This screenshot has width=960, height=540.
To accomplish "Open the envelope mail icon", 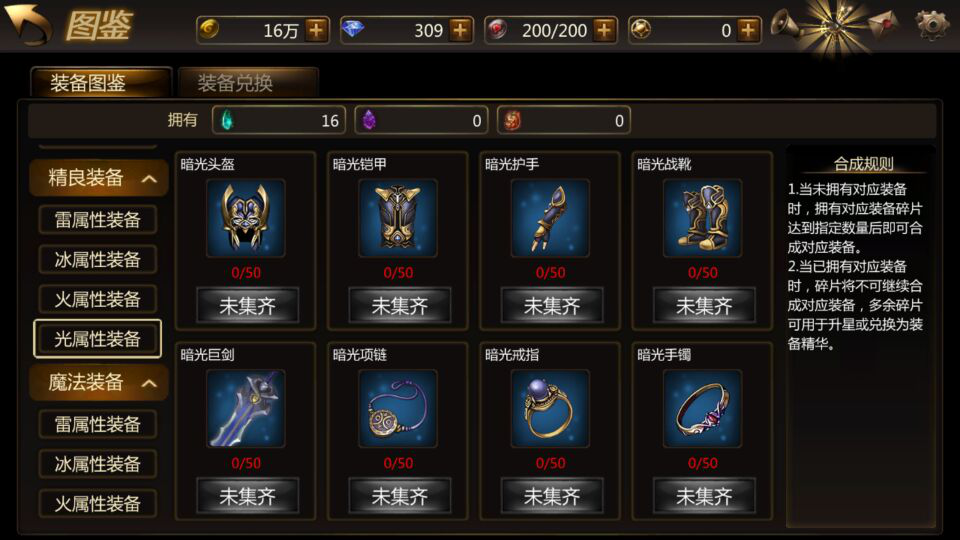I will click(882, 23).
